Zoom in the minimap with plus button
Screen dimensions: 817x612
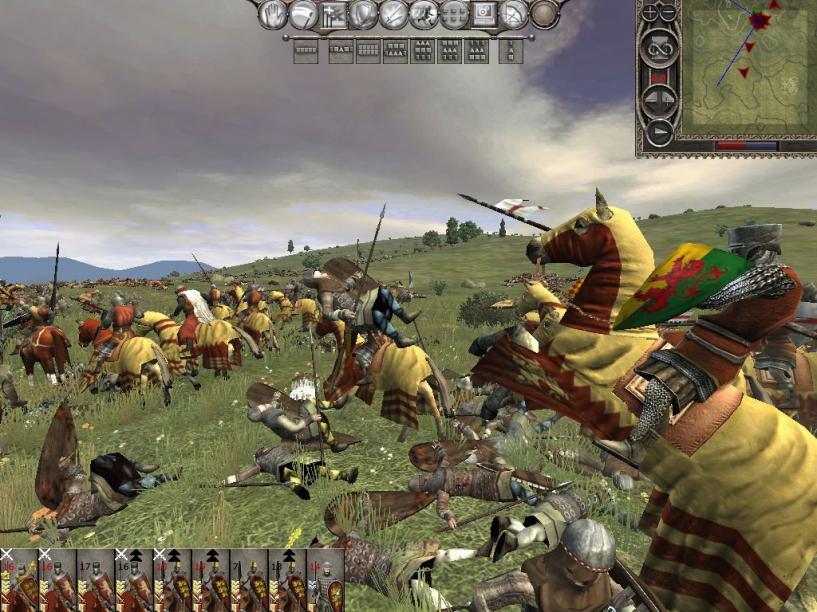coord(649,13)
